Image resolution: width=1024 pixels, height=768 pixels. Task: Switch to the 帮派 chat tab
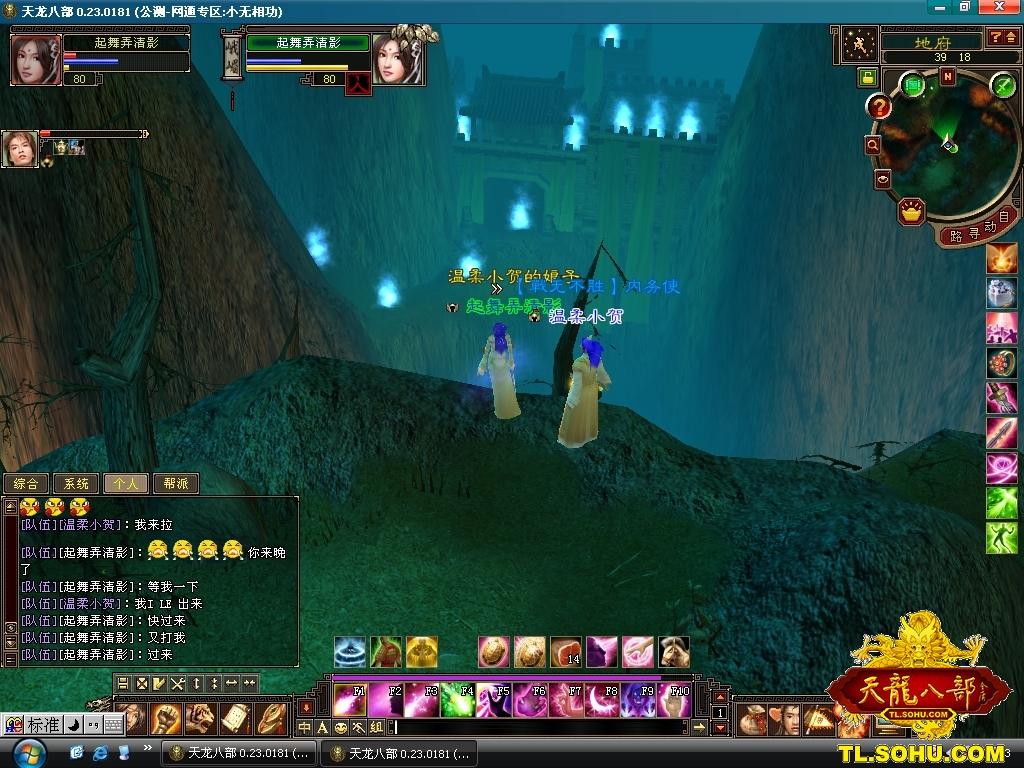tap(175, 484)
